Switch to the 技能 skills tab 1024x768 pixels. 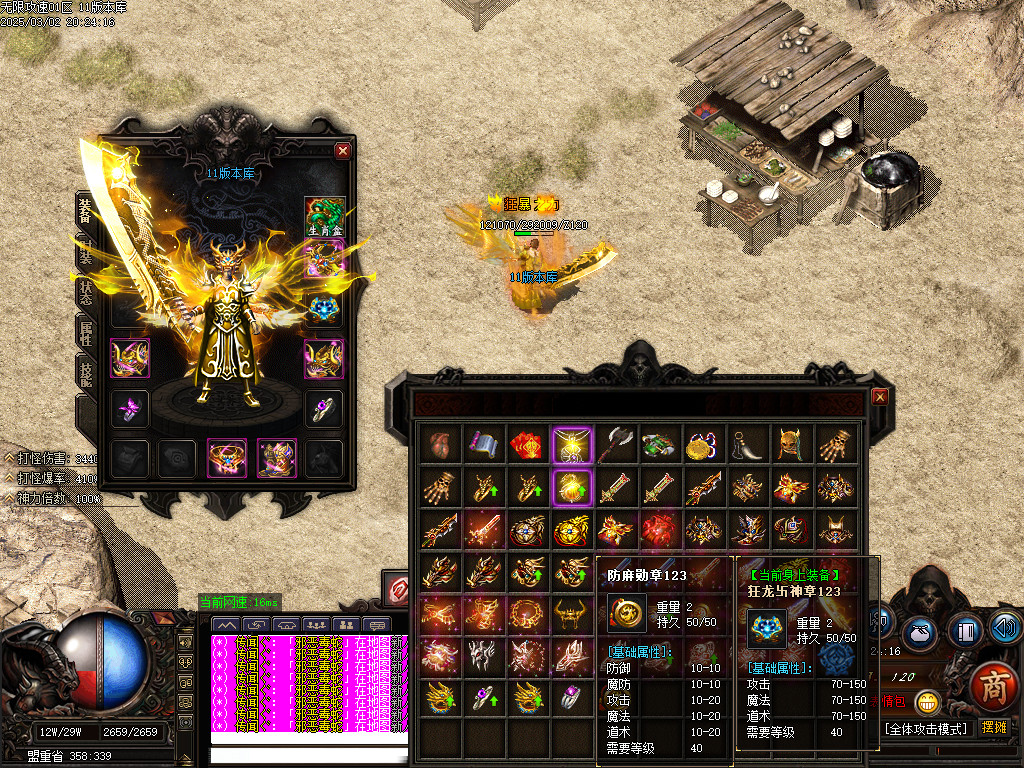click(x=86, y=375)
